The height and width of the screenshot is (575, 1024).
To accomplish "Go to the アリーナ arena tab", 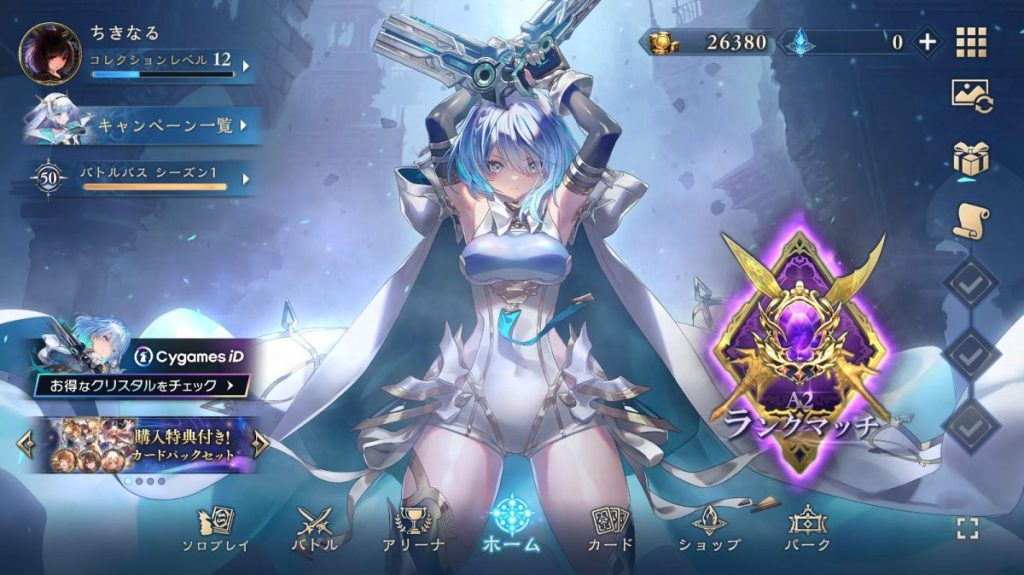I will point(413,528).
